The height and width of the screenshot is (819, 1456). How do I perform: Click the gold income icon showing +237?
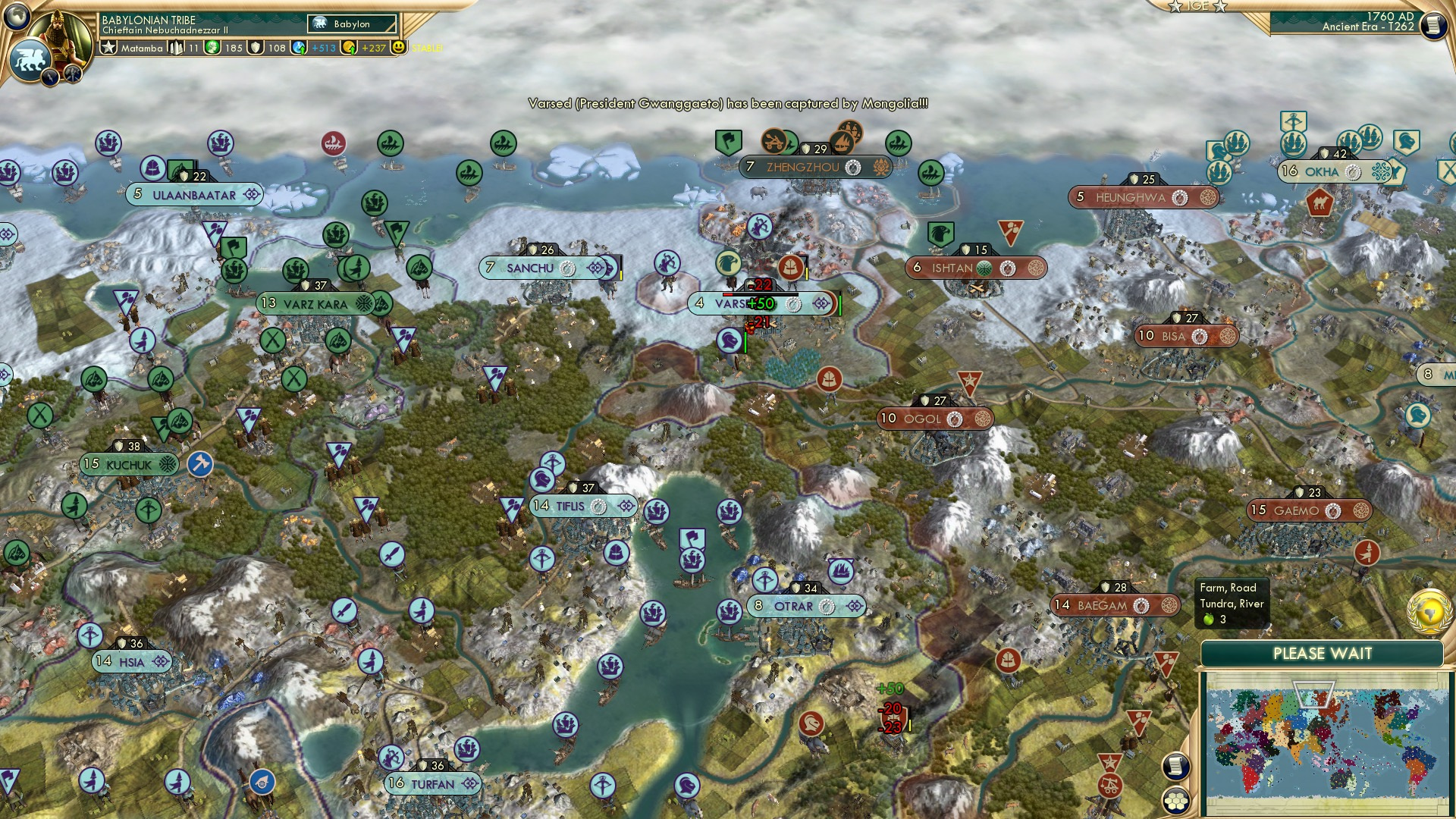[x=350, y=48]
